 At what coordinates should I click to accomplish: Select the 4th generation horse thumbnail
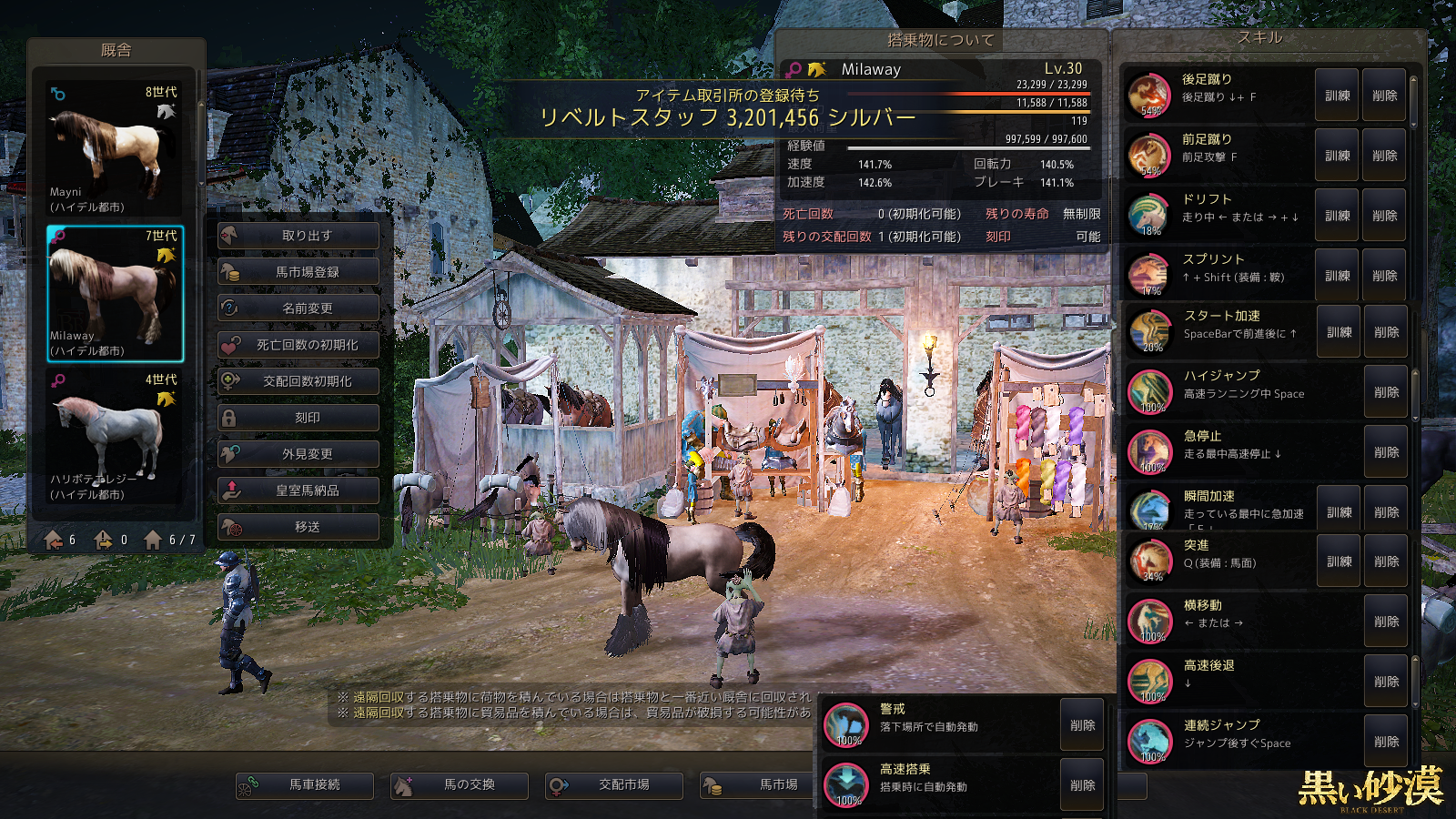pos(115,436)
